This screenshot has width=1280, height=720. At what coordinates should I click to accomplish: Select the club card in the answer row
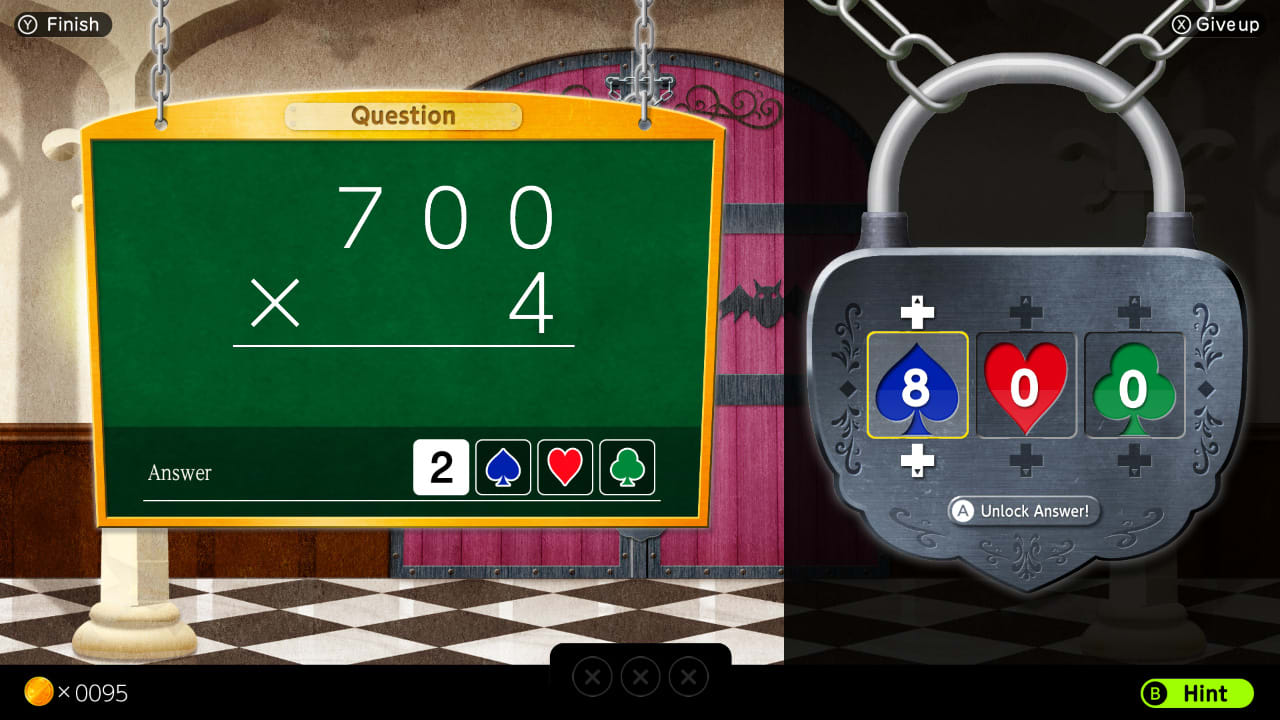point(627,467)
